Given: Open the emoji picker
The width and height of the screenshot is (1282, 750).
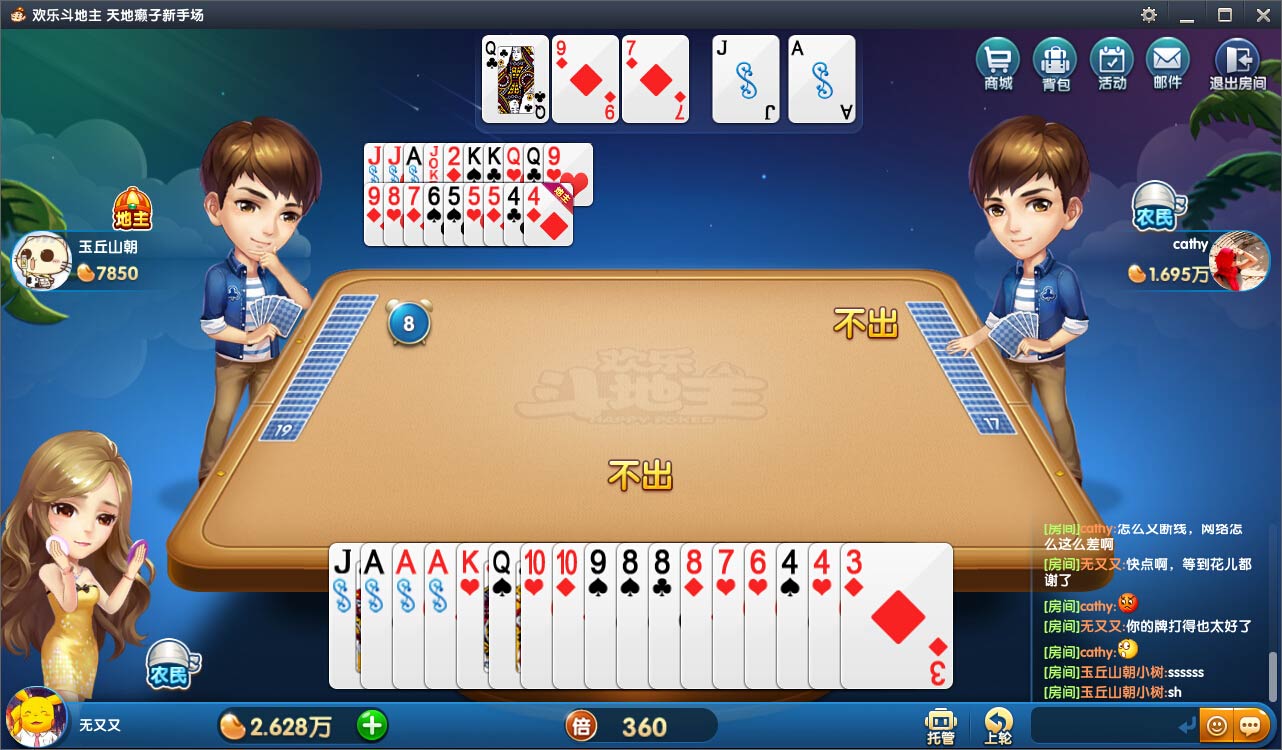Looking at the screenshot, I should [1217, 725].
